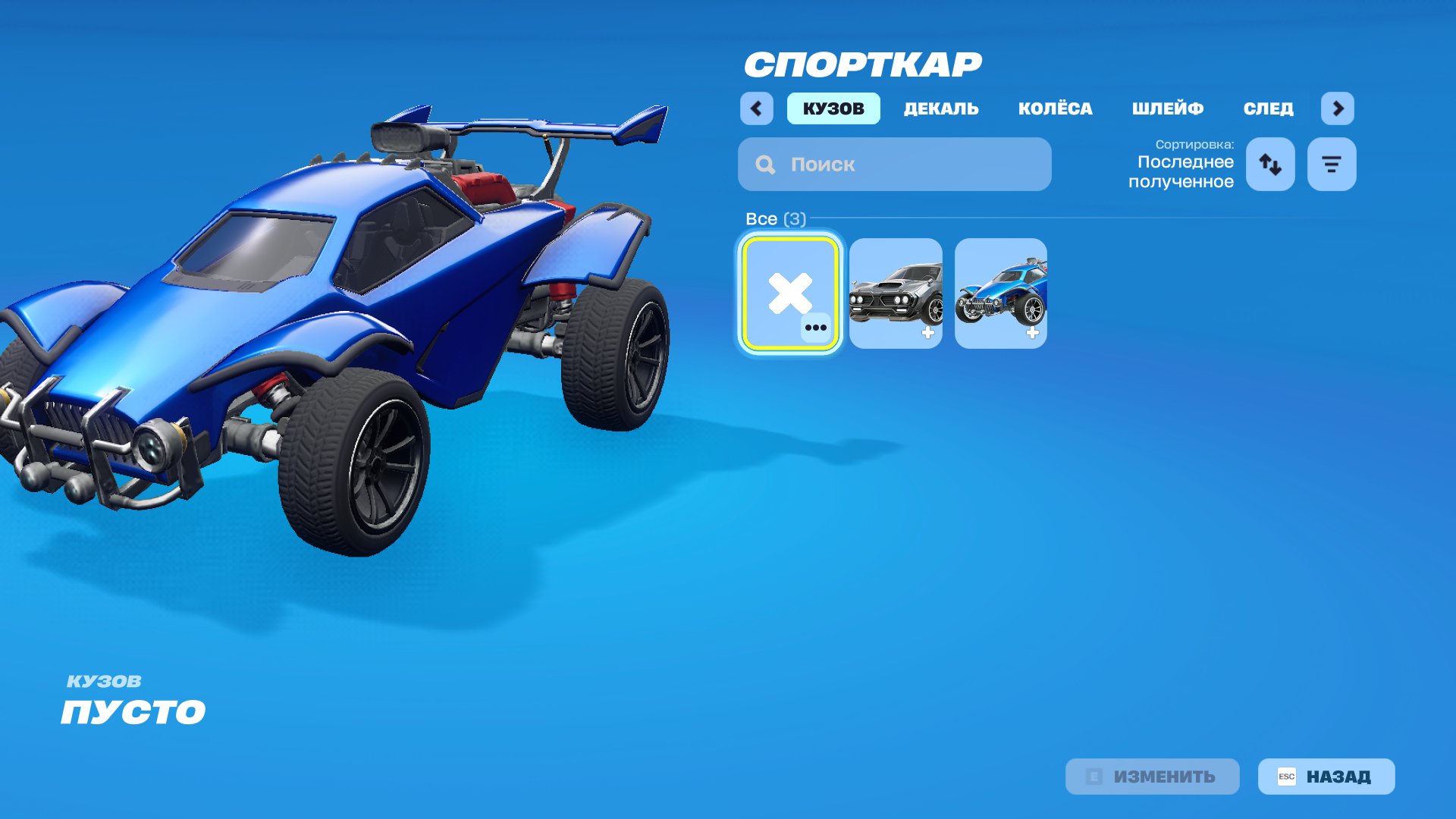
Task: Switch to the СЛЕД tab
Action: tap(1268, 108)
